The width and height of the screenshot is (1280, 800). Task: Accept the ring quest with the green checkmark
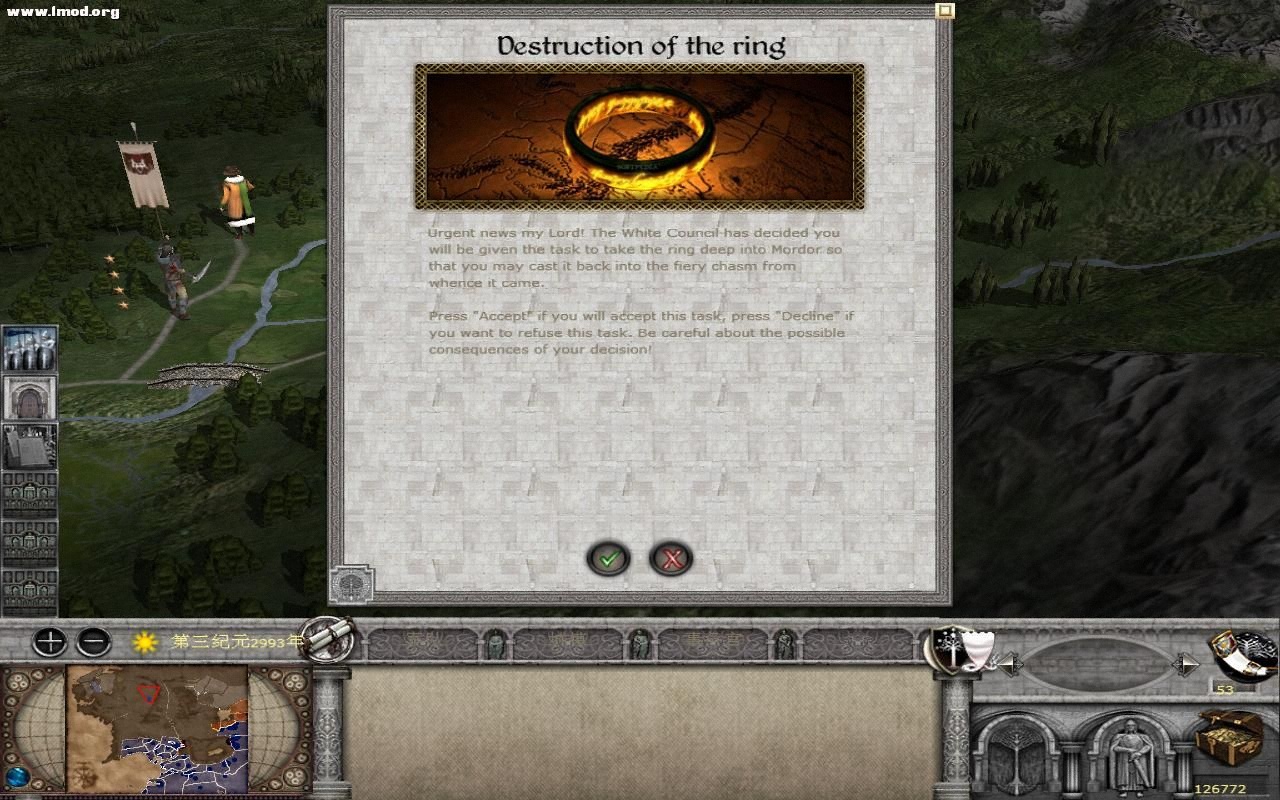coord(608,559)
